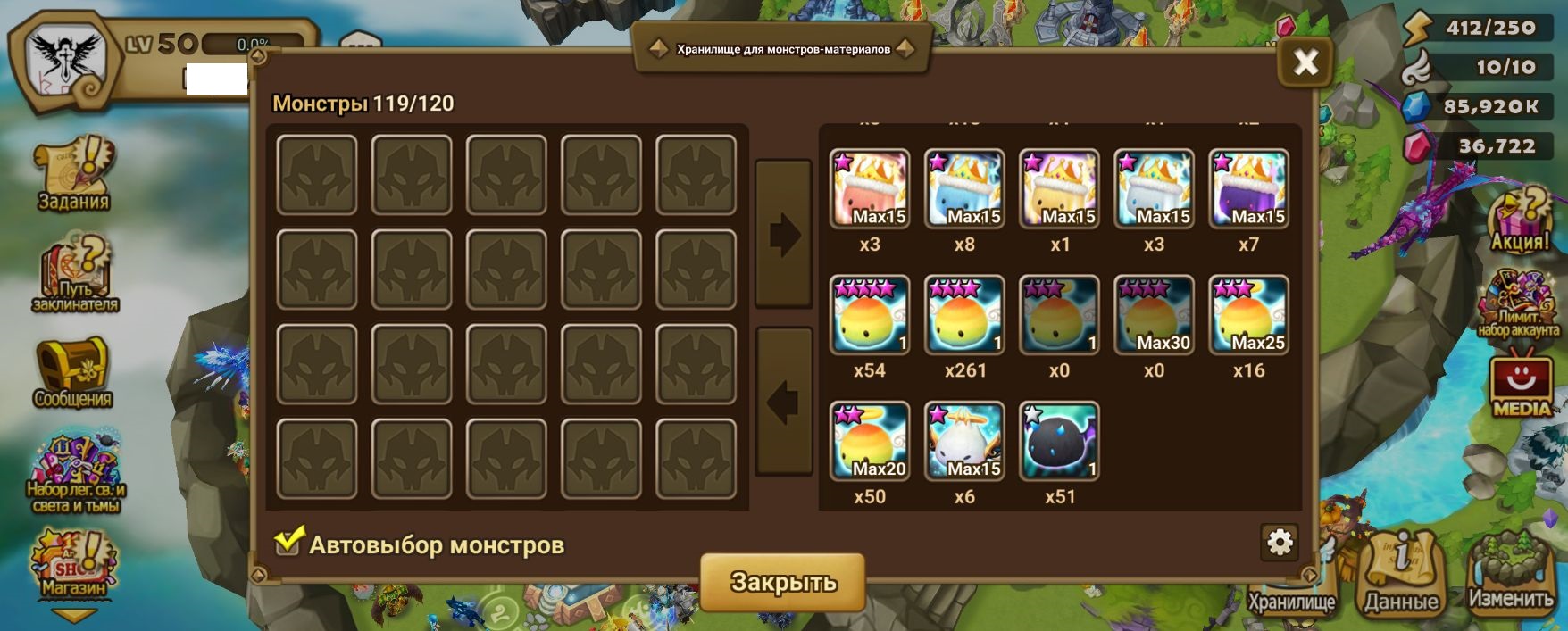Screen dimensions: 1568x631
Task: Click the Закрыть button
Action: pos(782,582)
